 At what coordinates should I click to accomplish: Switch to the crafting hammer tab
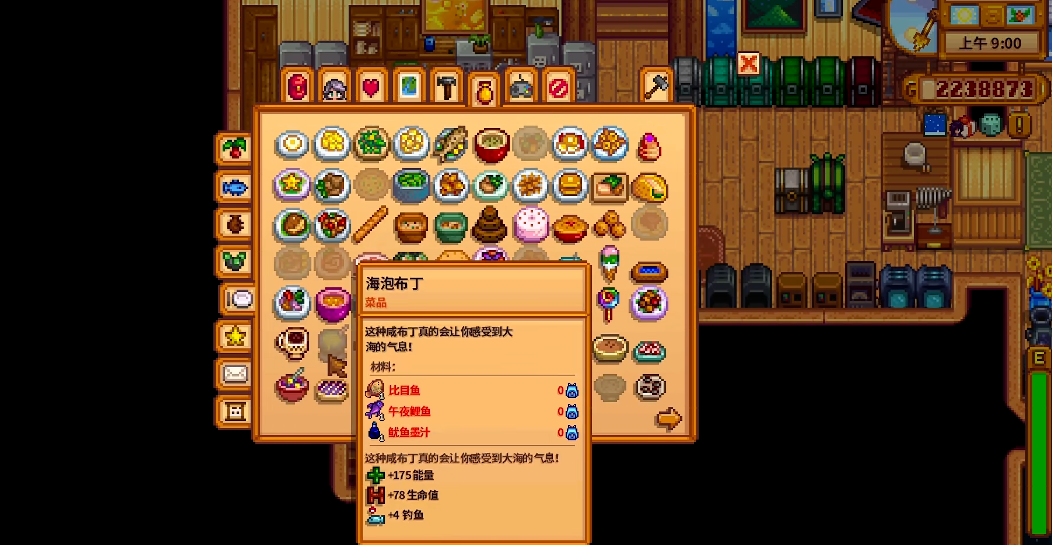pyautogui.click(x=445, y=88)
